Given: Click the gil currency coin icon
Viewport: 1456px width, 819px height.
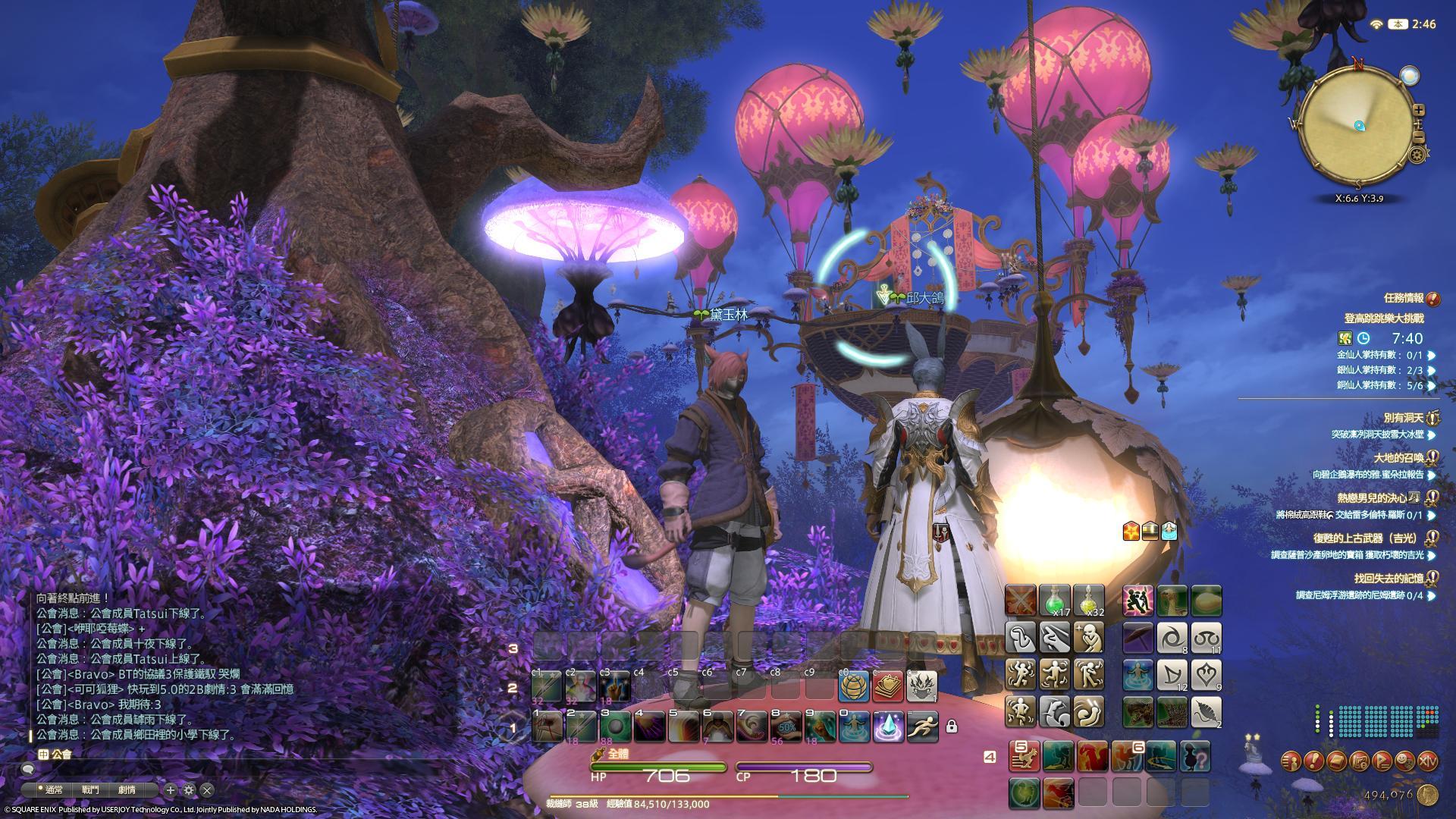Looking at the screenshot, I should [1429, 794].
